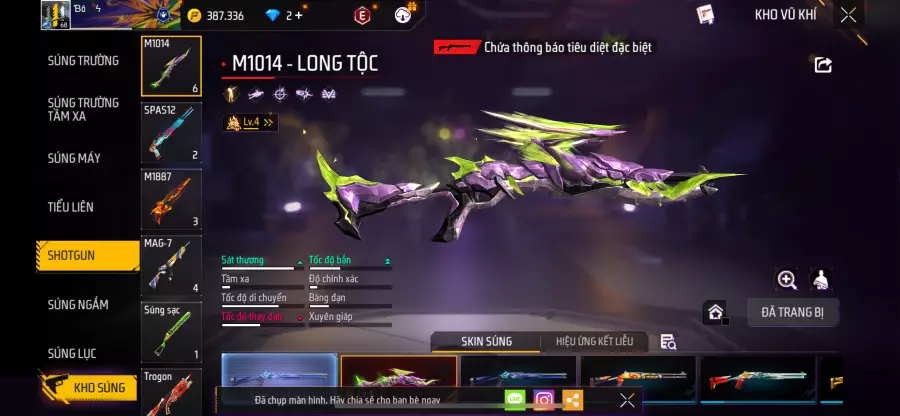Click the Đã Trang Bị button

[x=792, y=313]
